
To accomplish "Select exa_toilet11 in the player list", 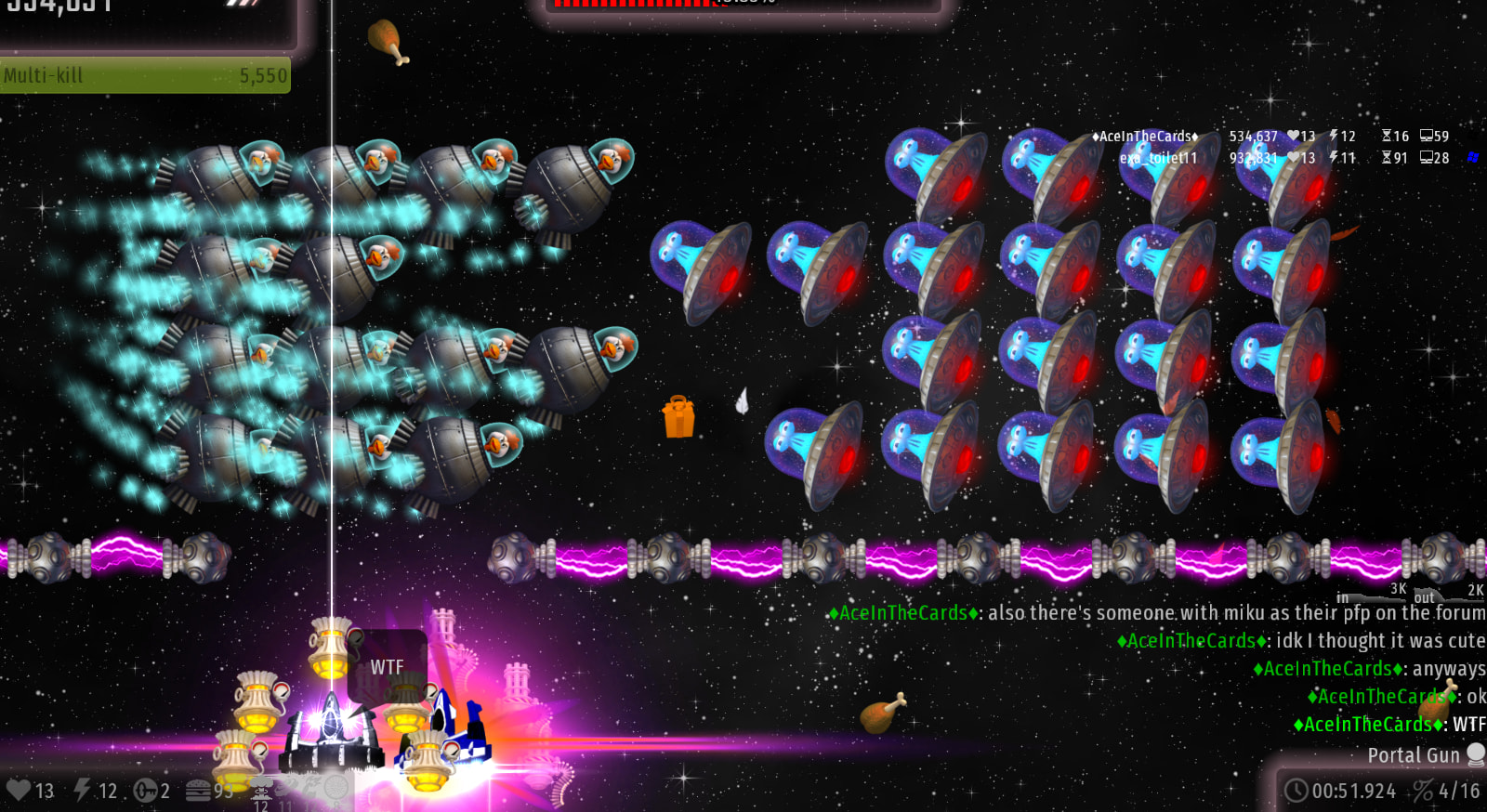I will click(x=1158, y=158).
